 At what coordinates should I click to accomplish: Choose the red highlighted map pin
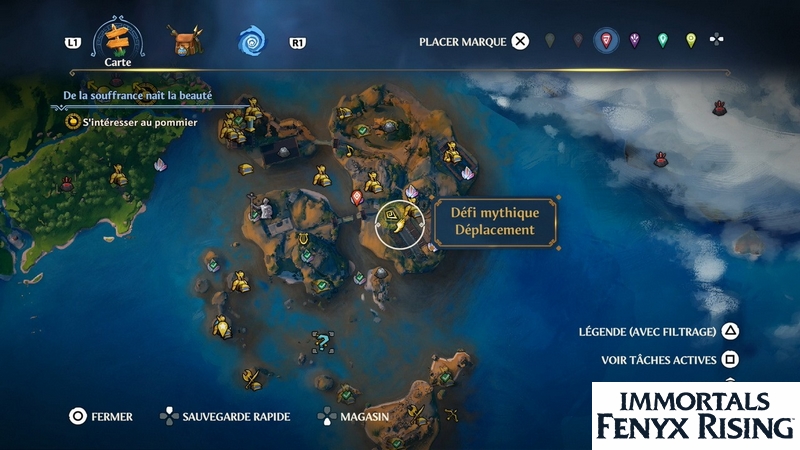click(605, 41)
